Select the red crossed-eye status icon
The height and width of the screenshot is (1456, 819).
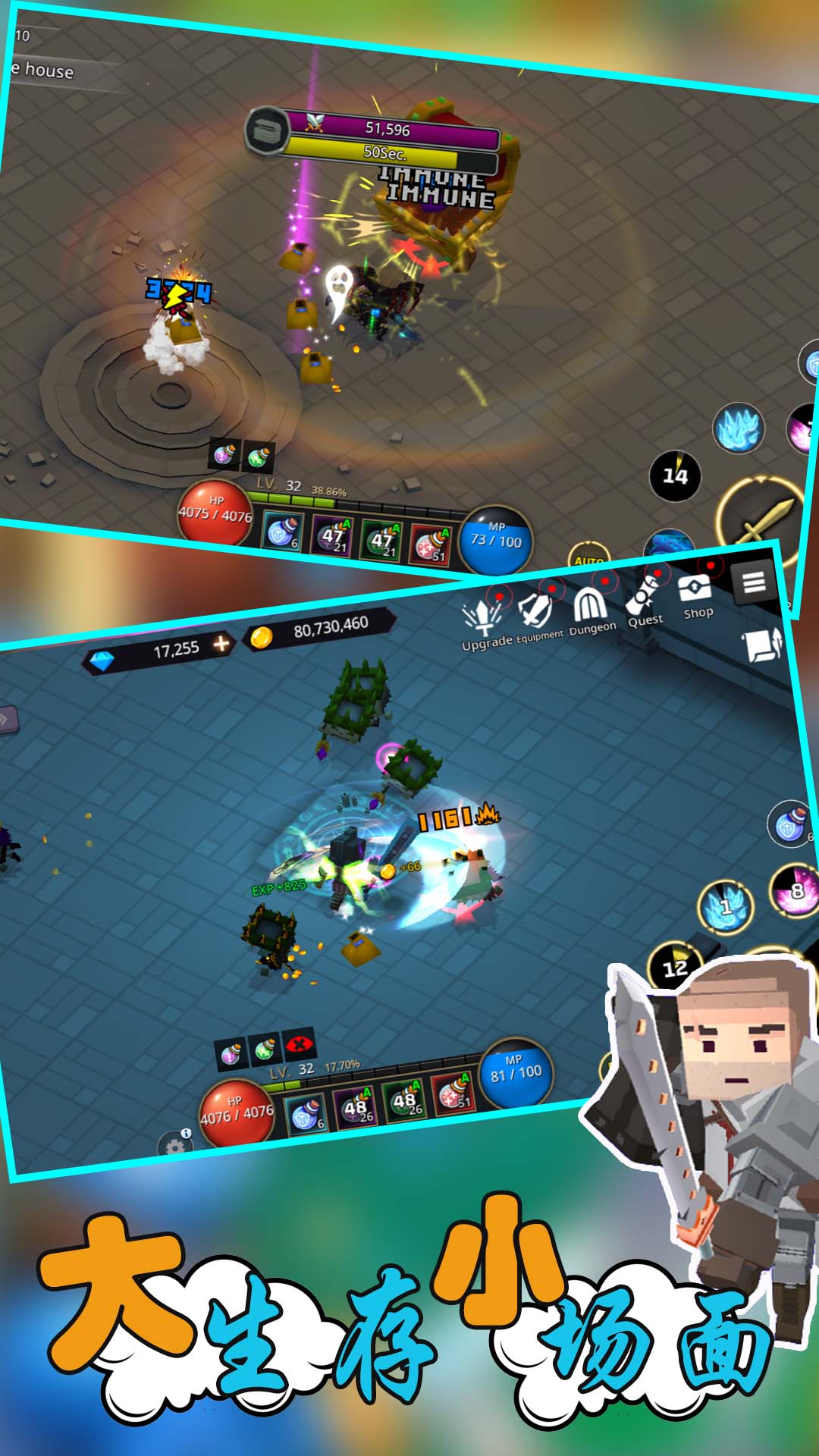300,1046
